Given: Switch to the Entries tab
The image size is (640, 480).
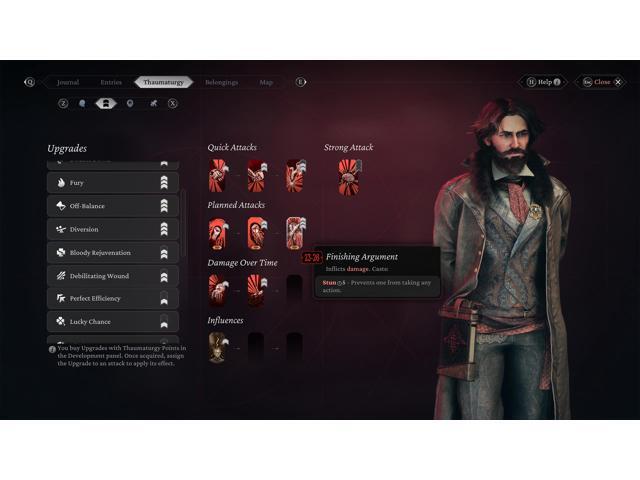Looking at the screenshot, I should [111, 82].
